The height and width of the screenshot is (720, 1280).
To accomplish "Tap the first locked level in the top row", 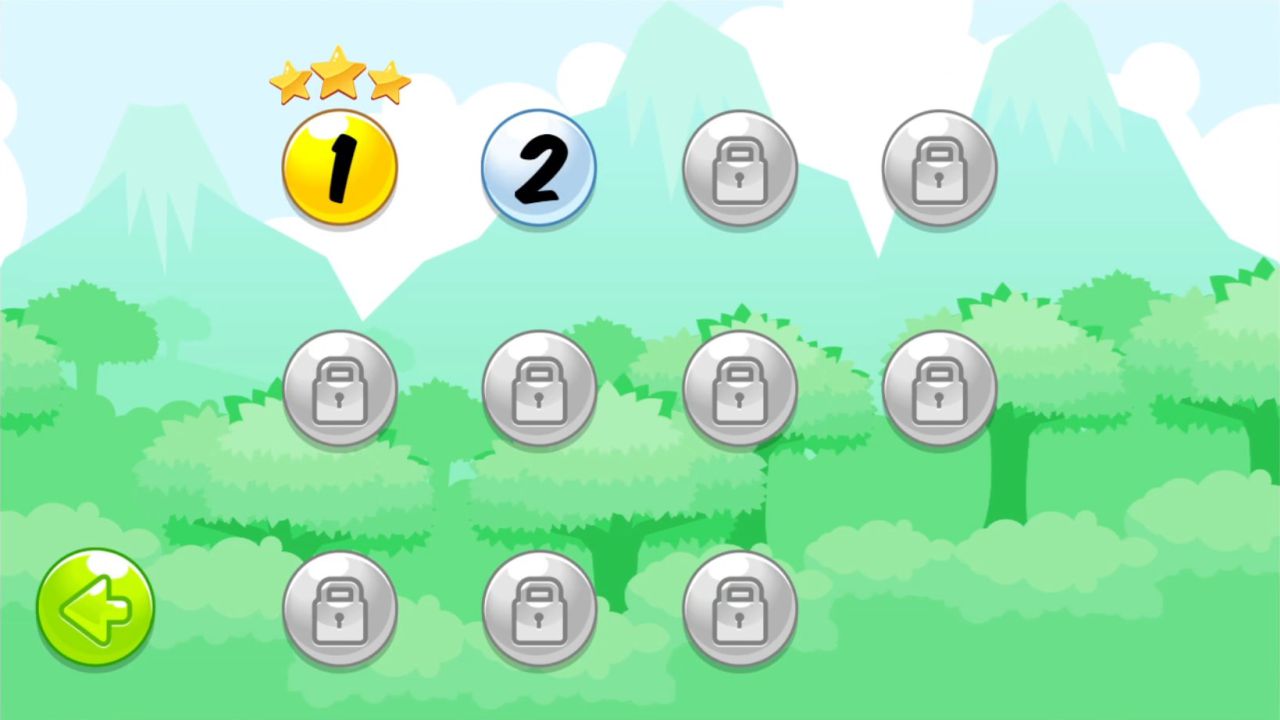I will click(x=740, y=167).
